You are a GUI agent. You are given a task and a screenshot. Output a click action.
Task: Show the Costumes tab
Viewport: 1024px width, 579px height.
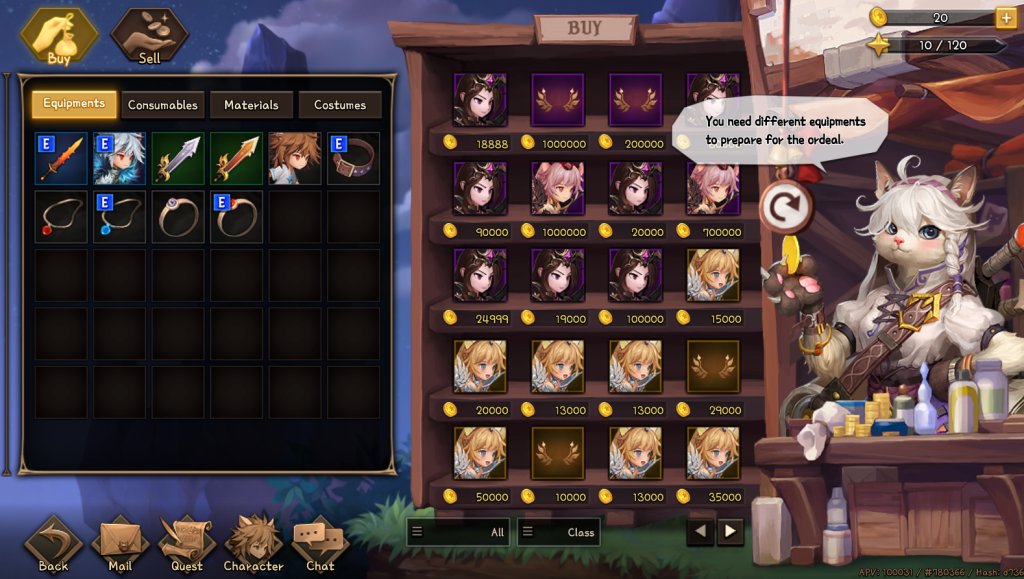(x=340, y=104)
